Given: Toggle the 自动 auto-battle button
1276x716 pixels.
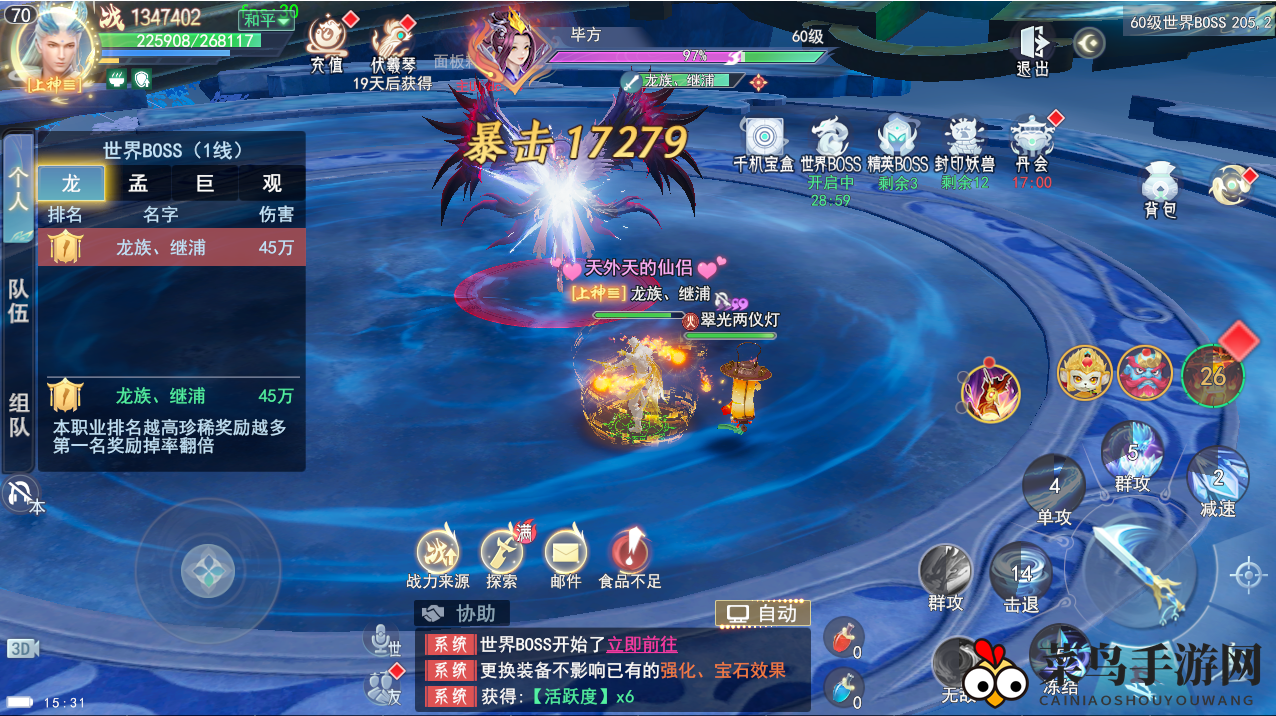Looking at the screenshot, I should click(763, 613).
